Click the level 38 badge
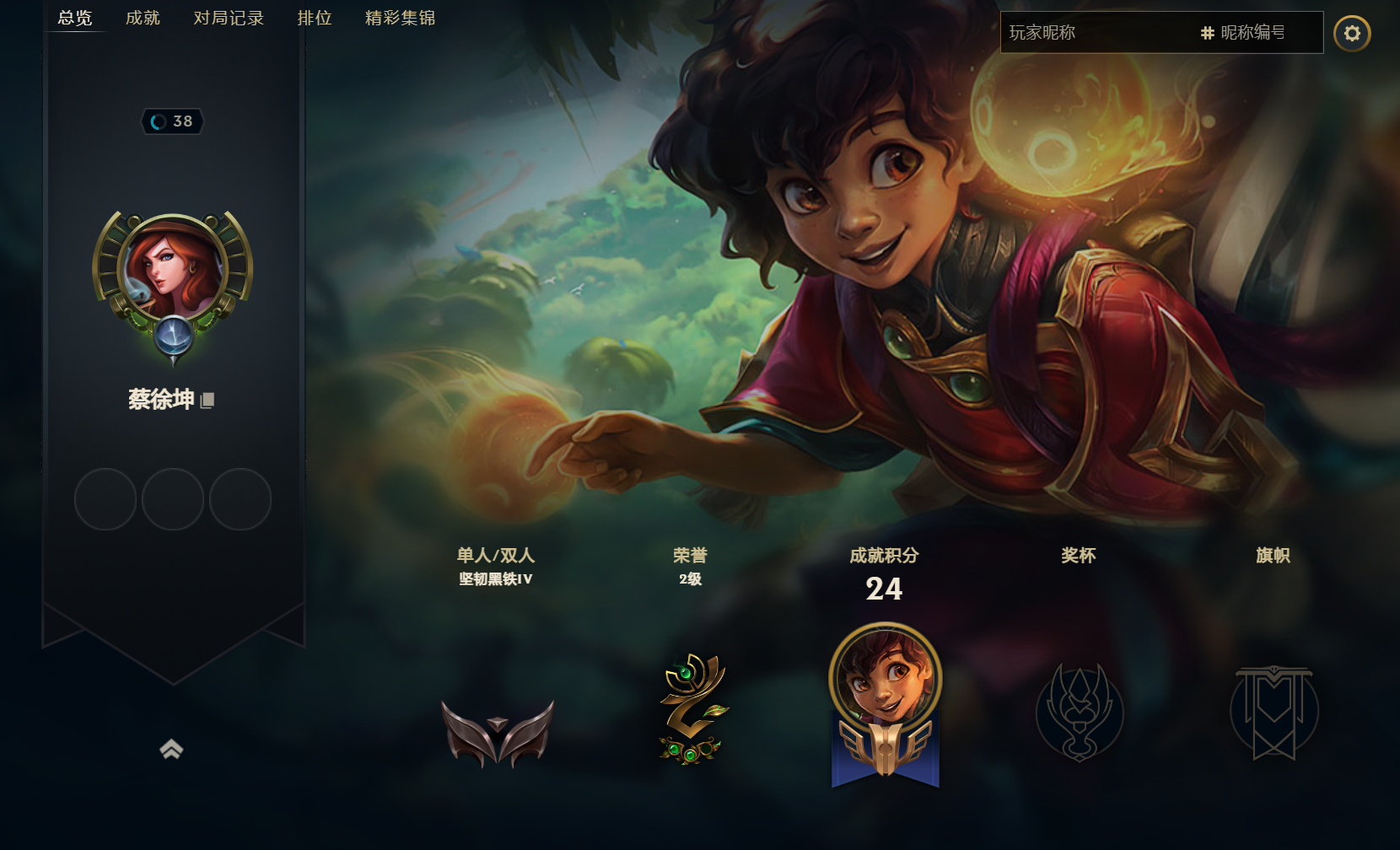Image resolution: width=1400 pixels, height=850 pixels. coord(173,121)
